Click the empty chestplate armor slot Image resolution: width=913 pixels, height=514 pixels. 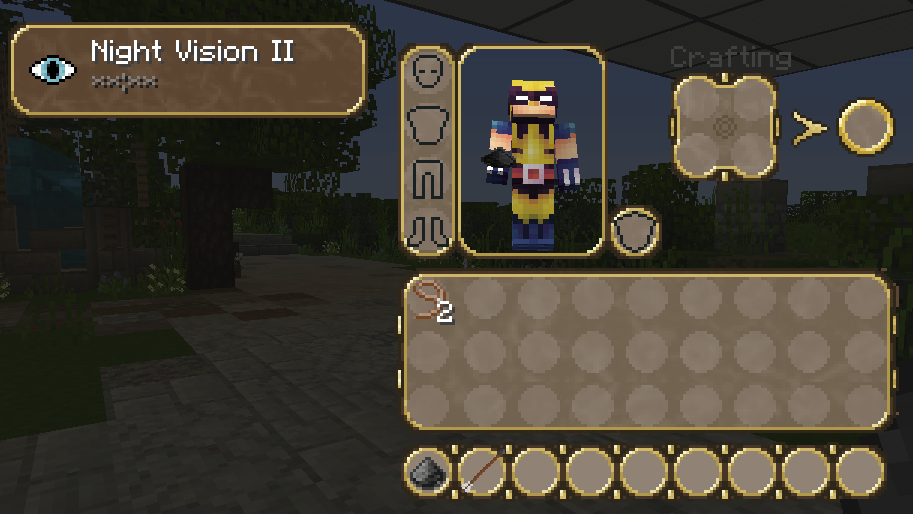click(428, 125)
